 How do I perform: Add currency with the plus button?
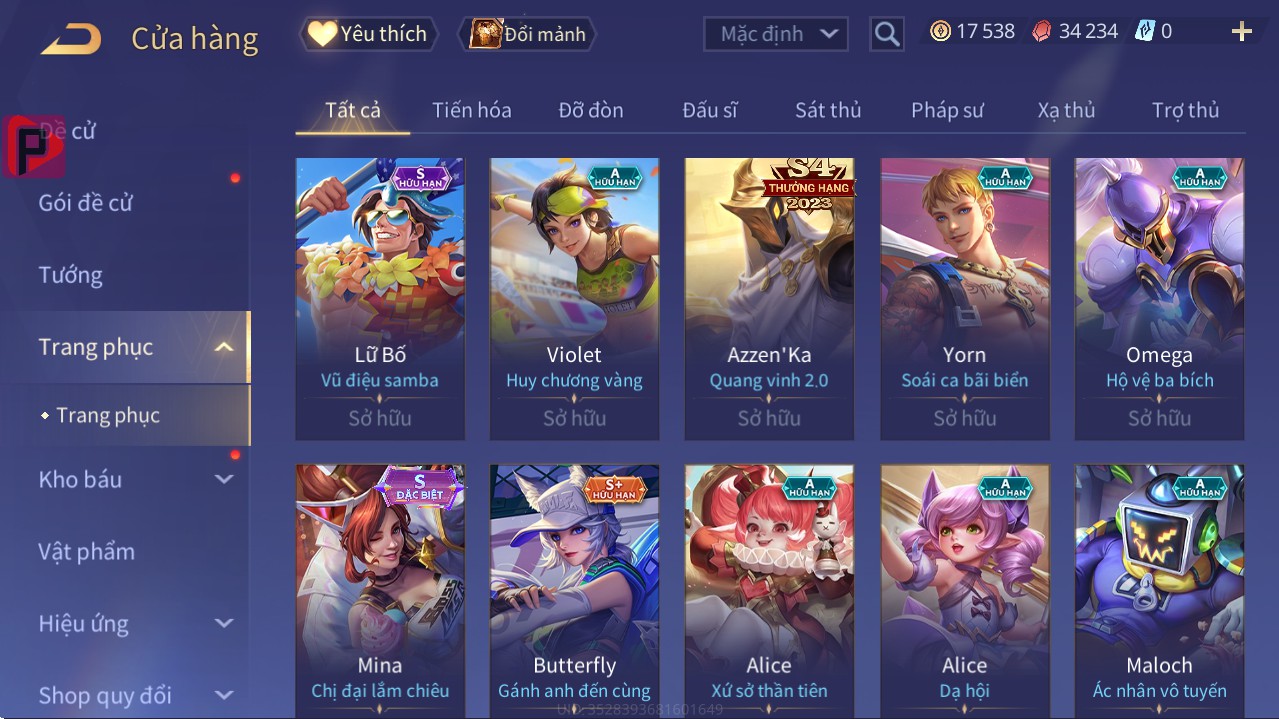(x=1241, y=32)
